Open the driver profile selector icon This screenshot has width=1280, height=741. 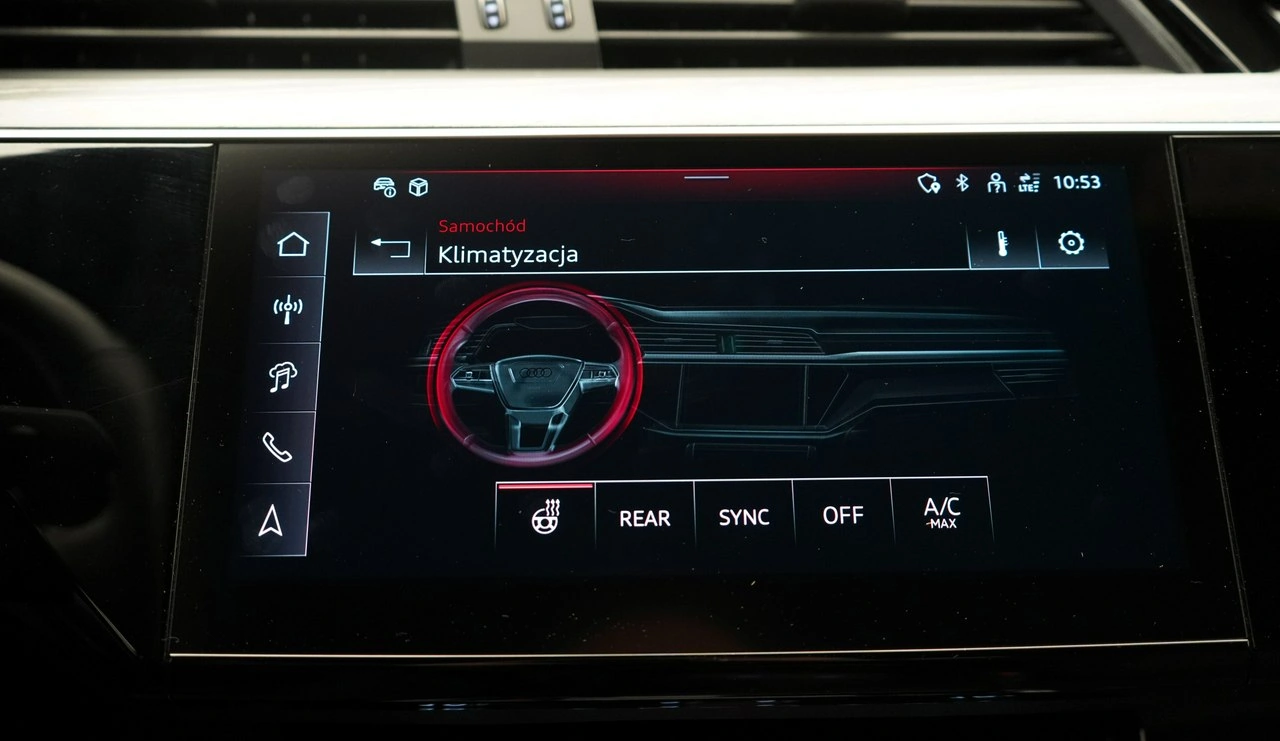[996, 183]
